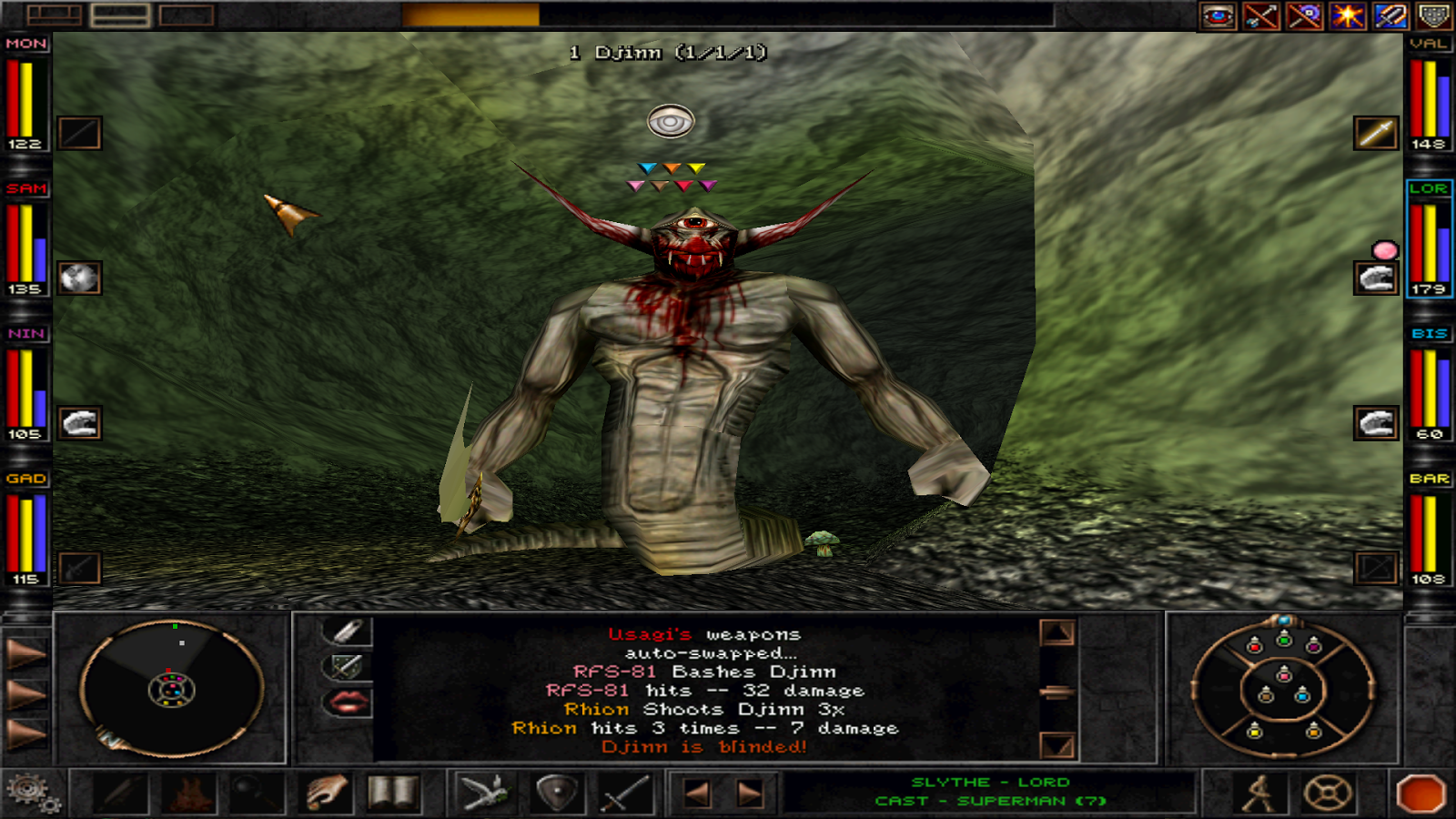Viewport: 1456px width, 819px height.
Task: Click the shield defend icon
Action: [558, 792]
